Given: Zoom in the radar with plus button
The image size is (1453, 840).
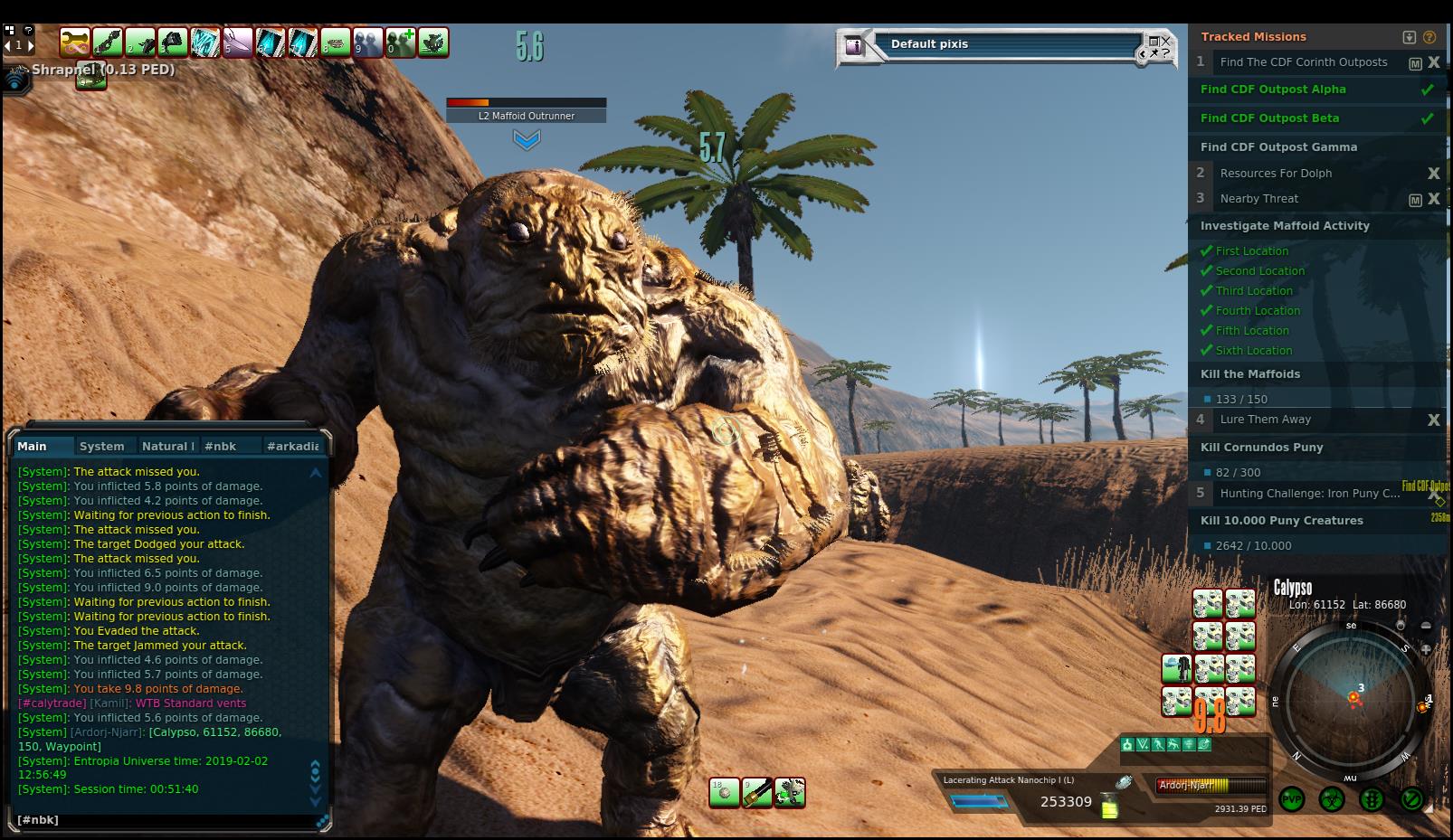Looking at the screenshot, I should point(1426,649).
